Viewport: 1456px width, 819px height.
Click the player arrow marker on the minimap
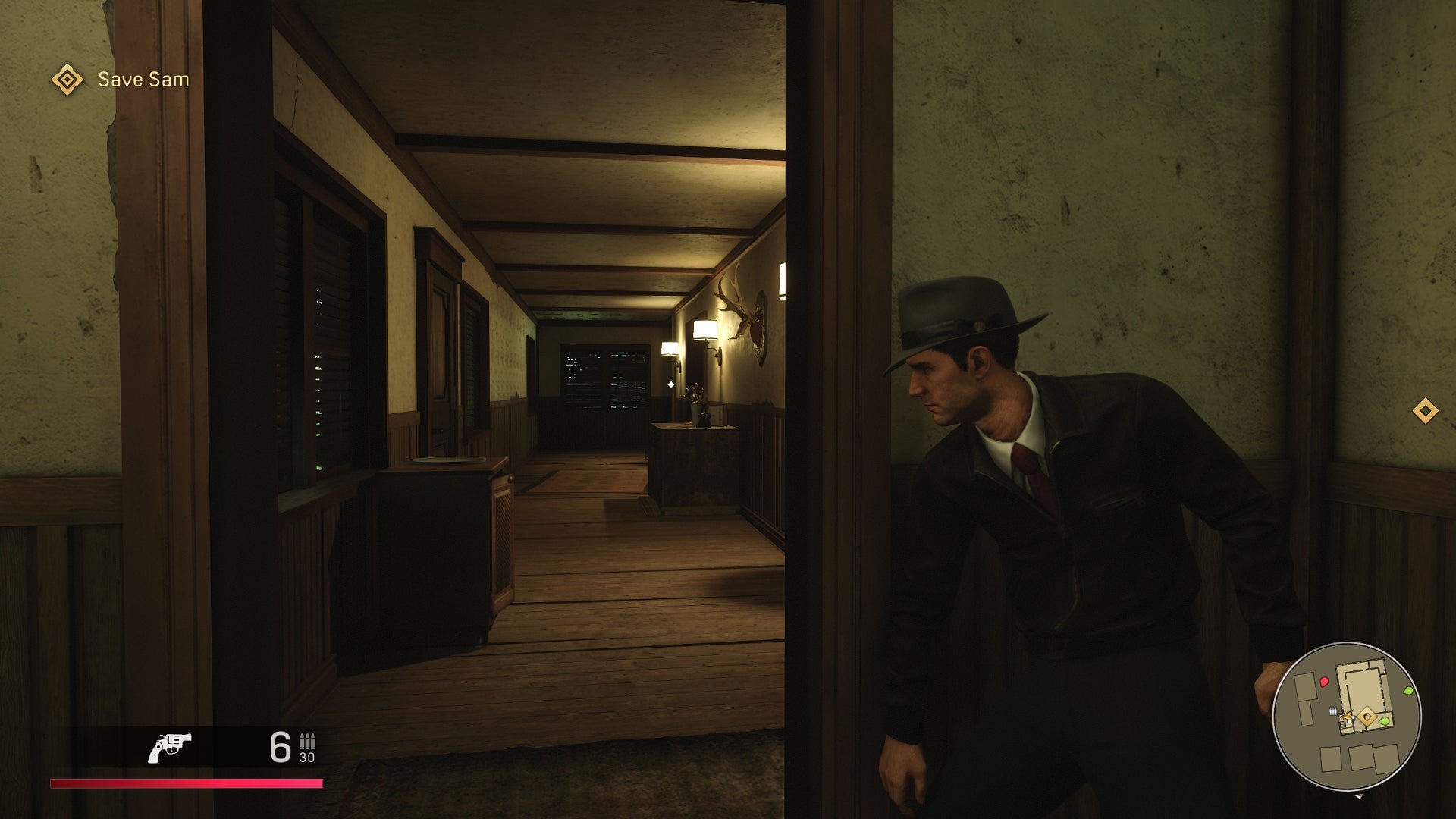1348,716
